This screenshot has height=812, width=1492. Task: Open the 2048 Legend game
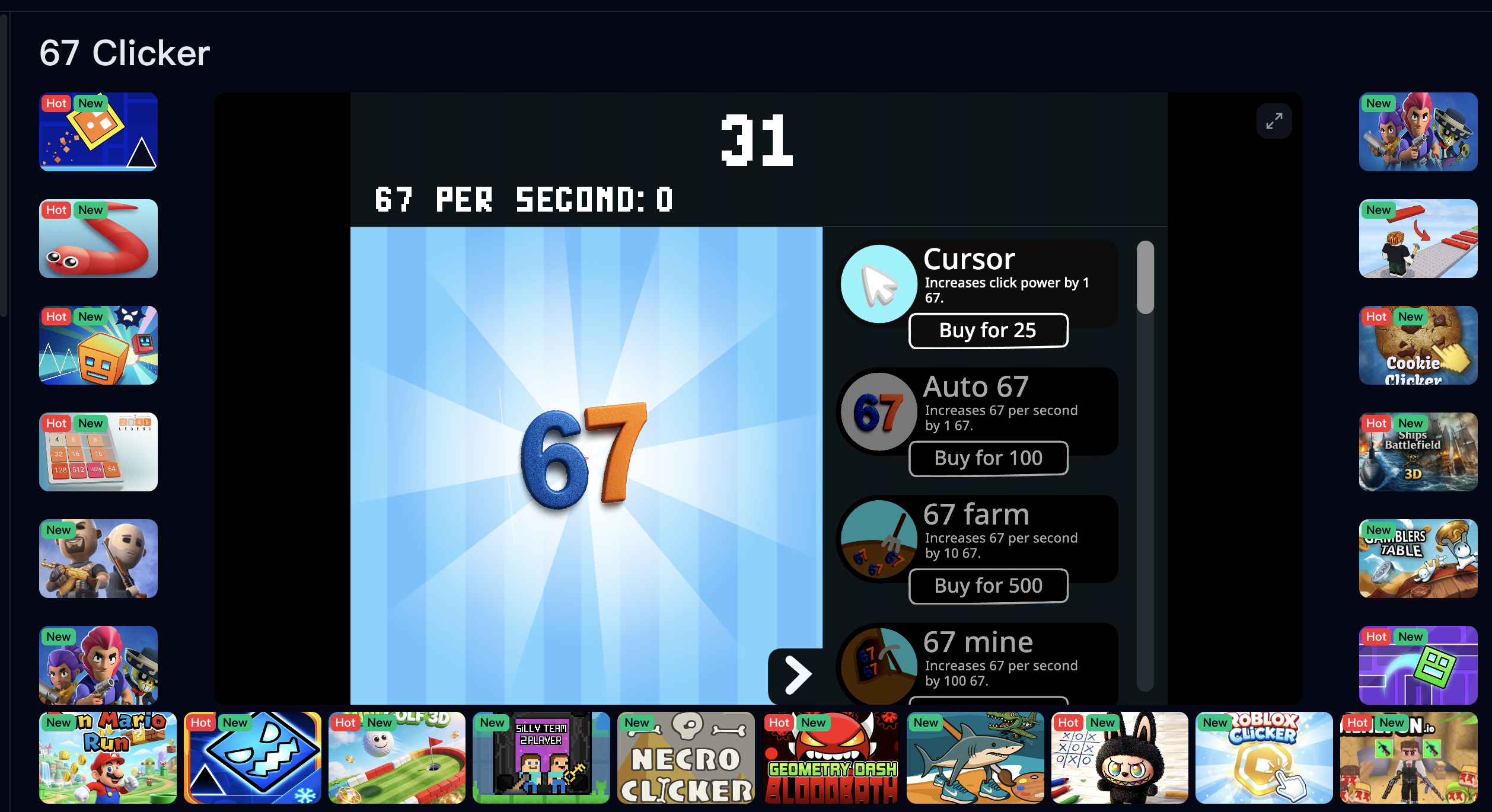98,452
